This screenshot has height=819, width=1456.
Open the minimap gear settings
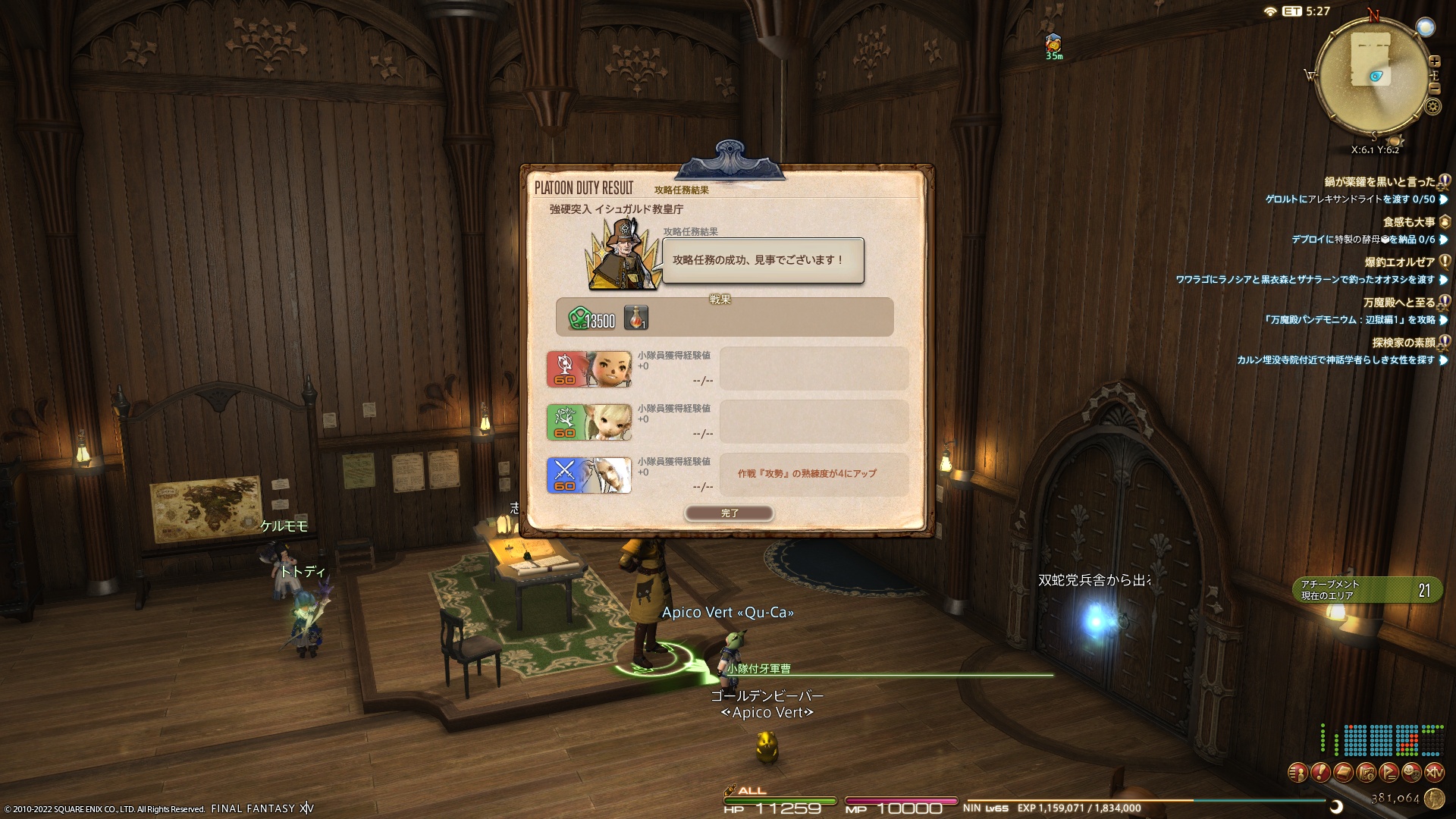[x=1432, y=106]
